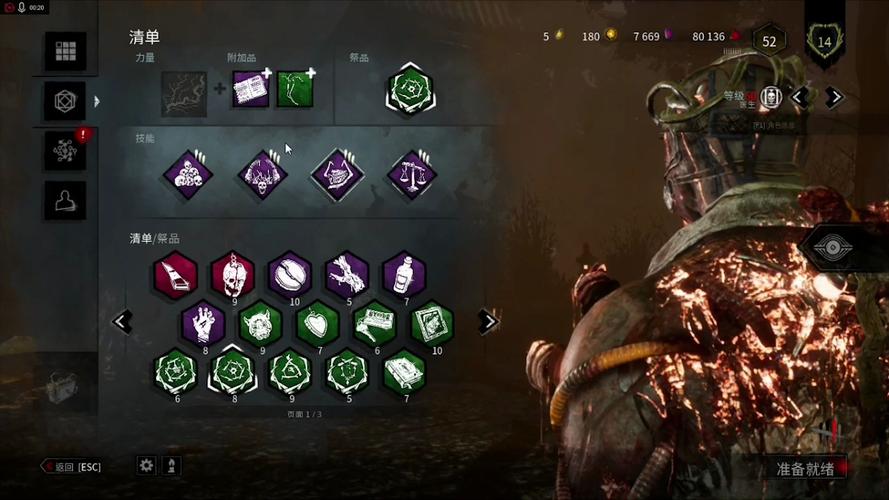
Task: Switch to the loadout hexagon tab
Action: click(x=65, y=100)
